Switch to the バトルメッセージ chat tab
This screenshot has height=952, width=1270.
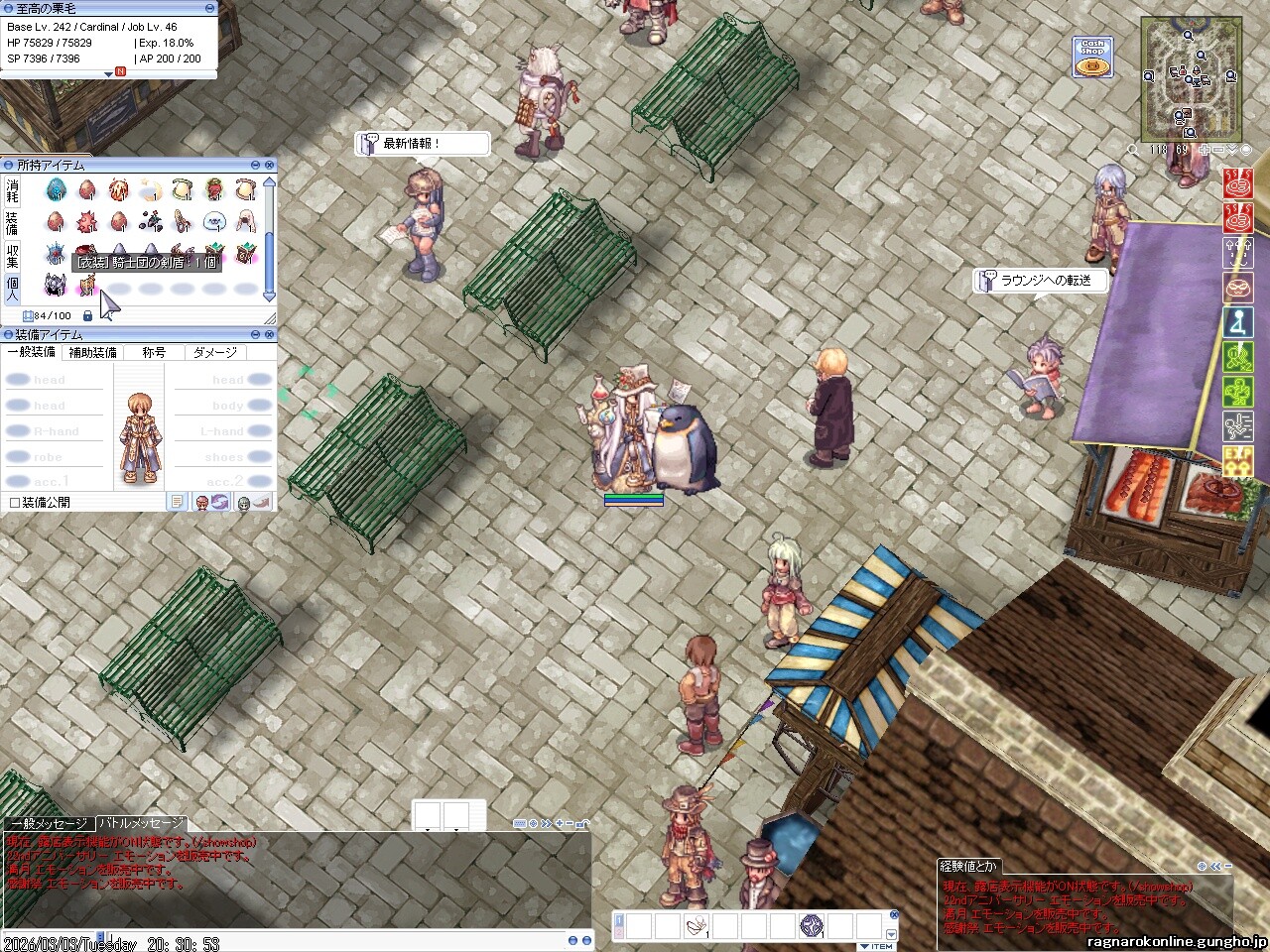tap(141, 823)
